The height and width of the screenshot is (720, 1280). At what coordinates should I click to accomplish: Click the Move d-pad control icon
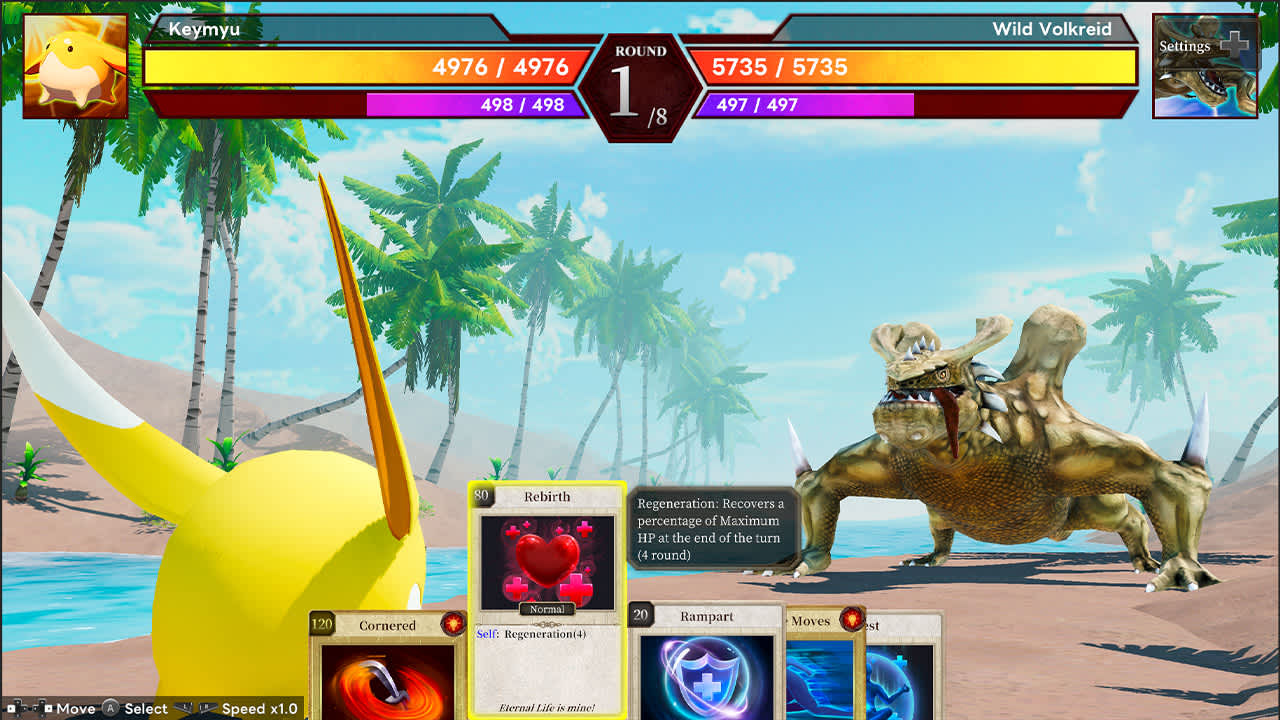30,709
